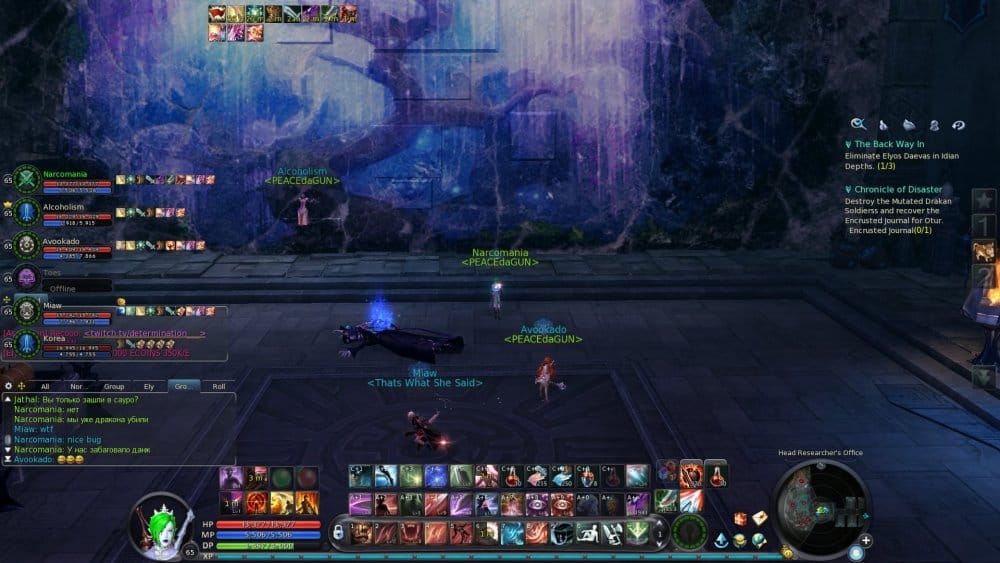Switch to the Roll chat tab
1000x563 pixels.
(x=219, y=385)
